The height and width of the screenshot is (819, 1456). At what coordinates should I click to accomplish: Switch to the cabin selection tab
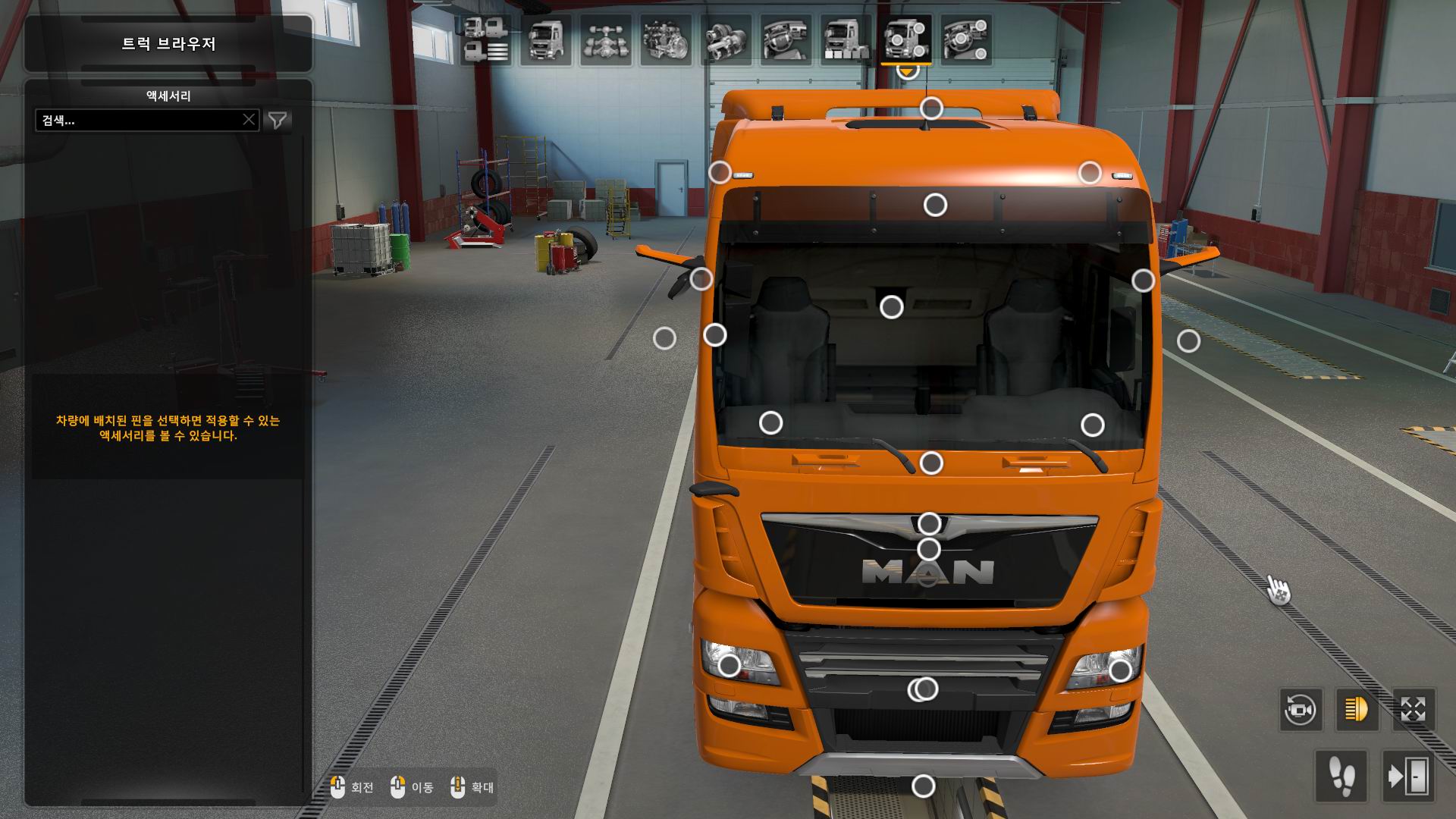[x=546, y=40]
